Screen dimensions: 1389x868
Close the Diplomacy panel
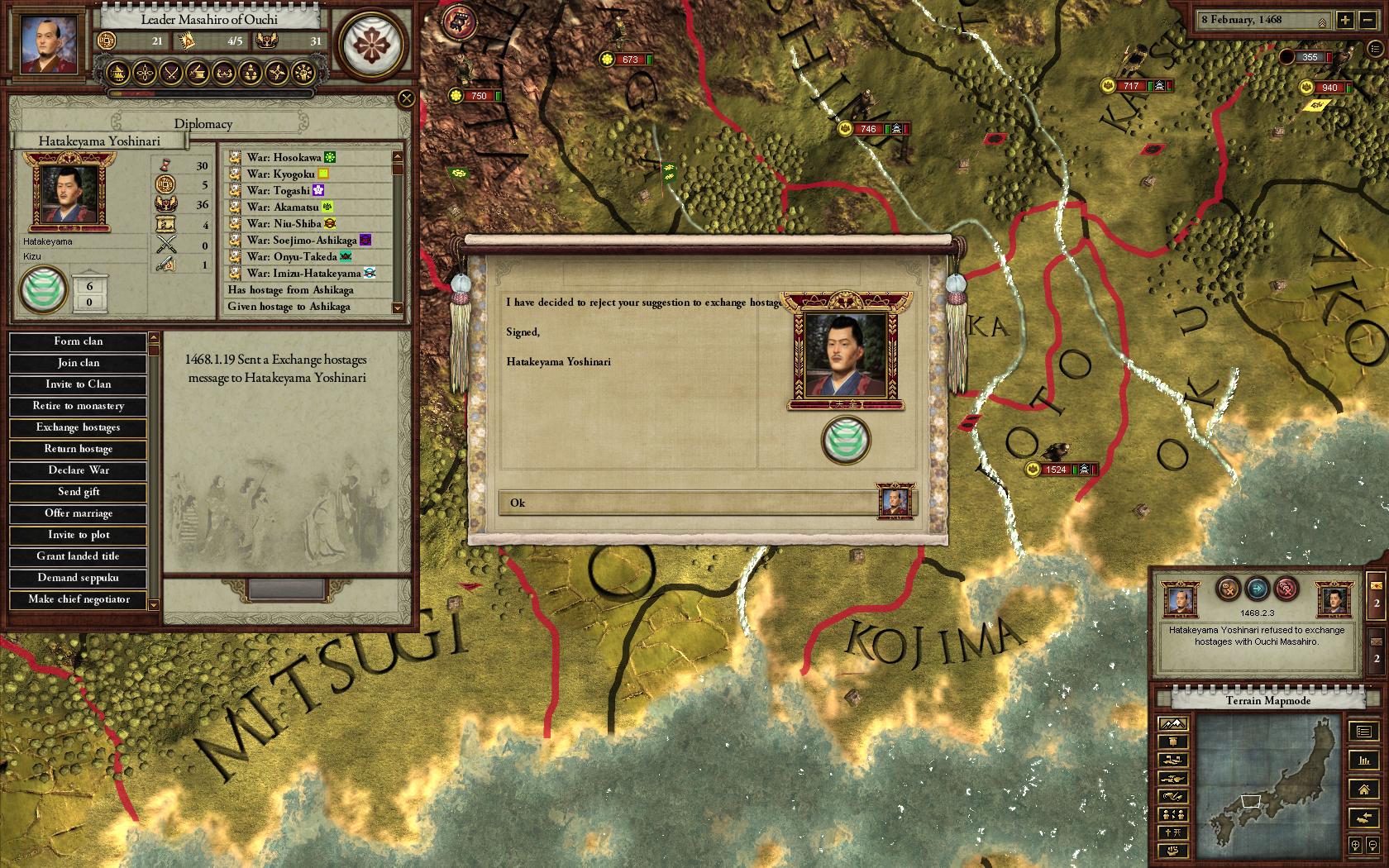[406, 99]
